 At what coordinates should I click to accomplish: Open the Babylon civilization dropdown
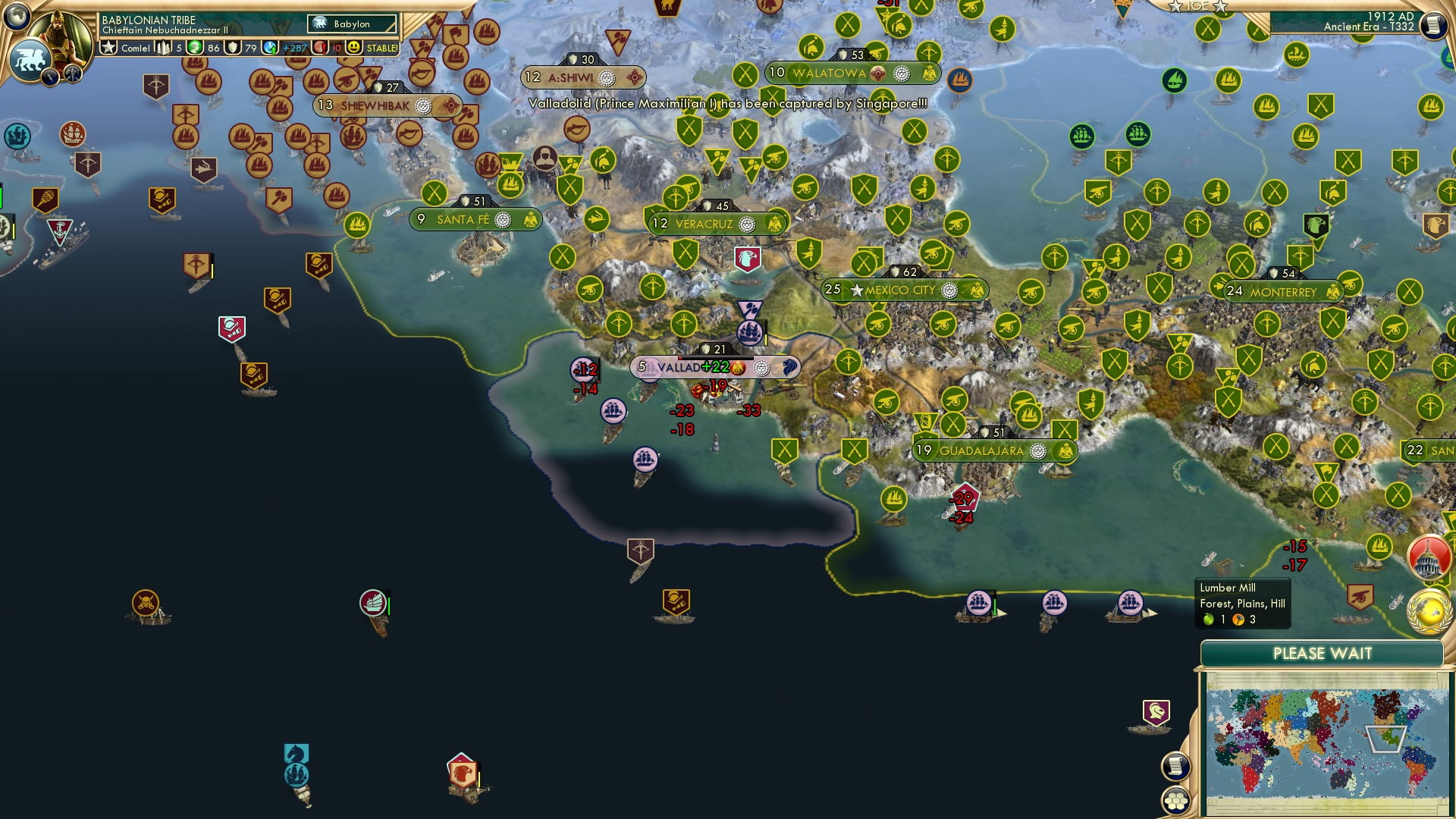[x=353, y=24]
